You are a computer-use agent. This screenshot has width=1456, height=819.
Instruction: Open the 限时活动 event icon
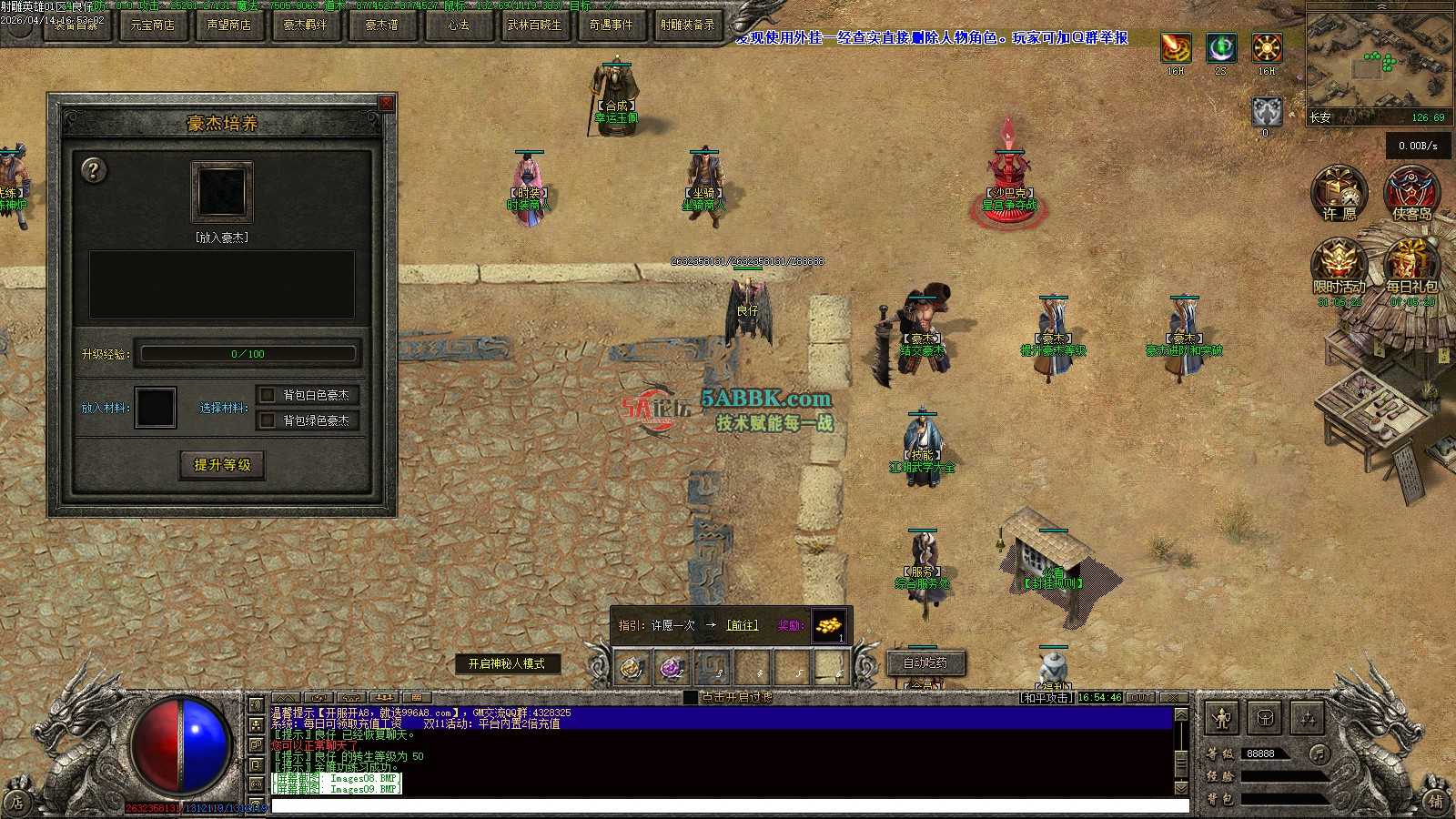click(1339, 265)
